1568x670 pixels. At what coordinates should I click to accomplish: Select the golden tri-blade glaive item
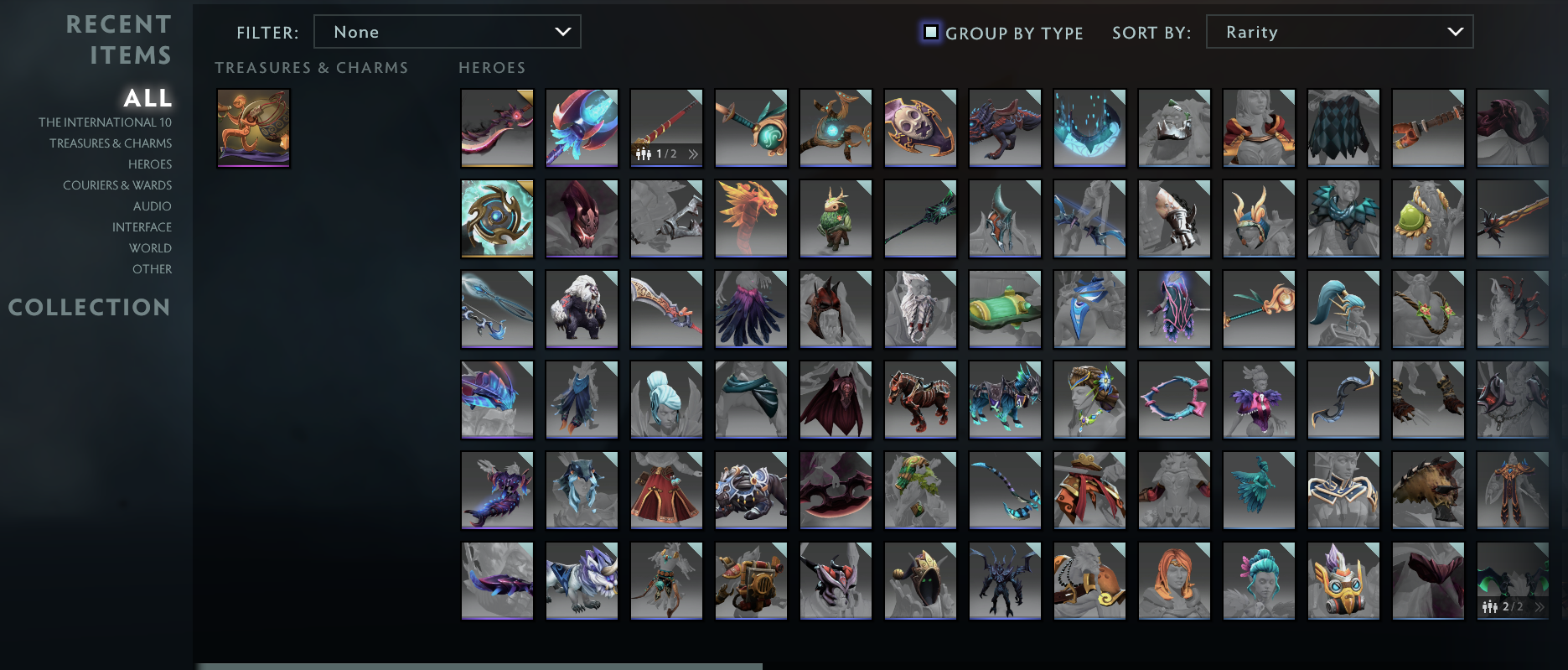496,219
